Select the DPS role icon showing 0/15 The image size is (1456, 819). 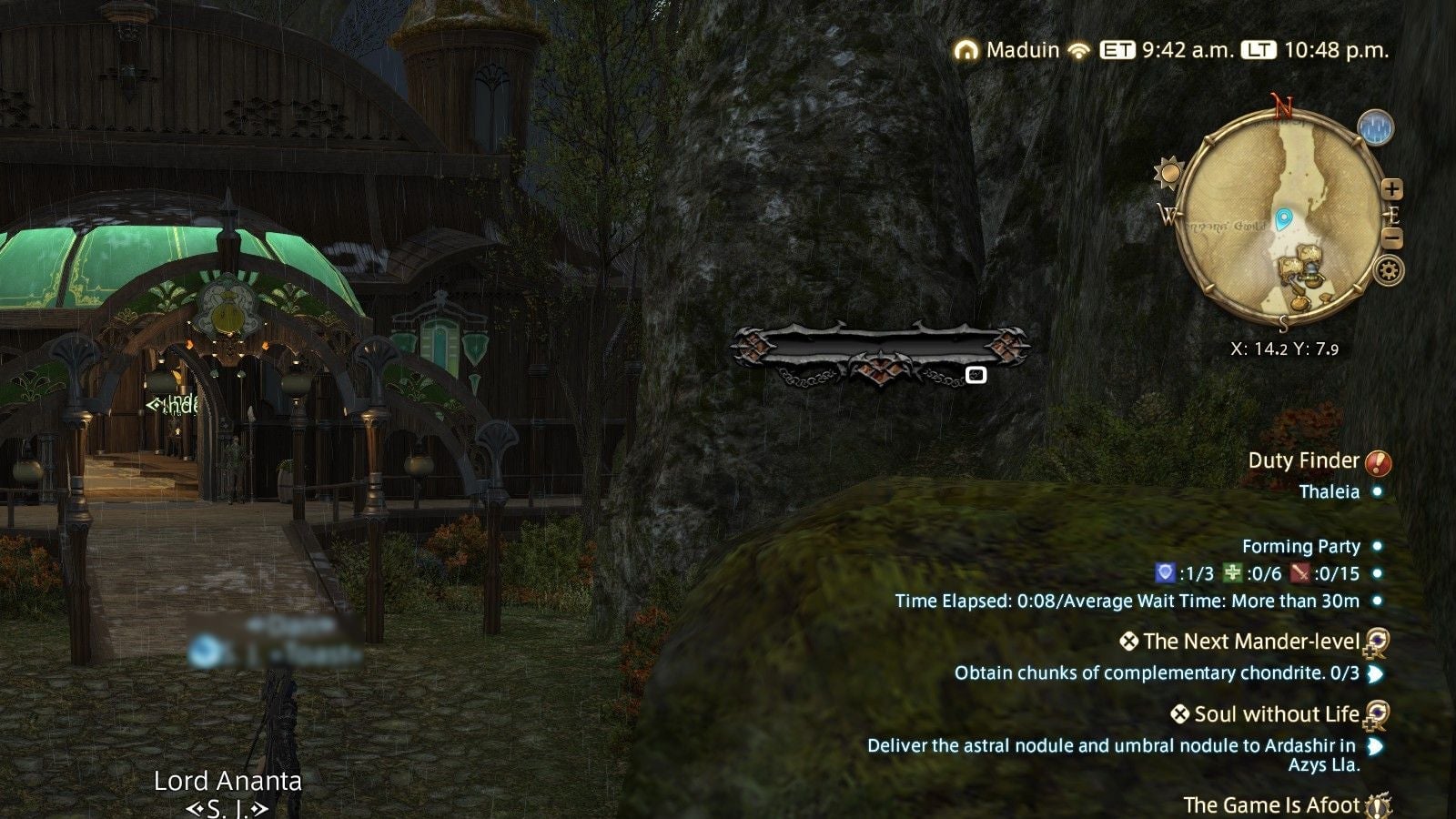(1301, 573)
